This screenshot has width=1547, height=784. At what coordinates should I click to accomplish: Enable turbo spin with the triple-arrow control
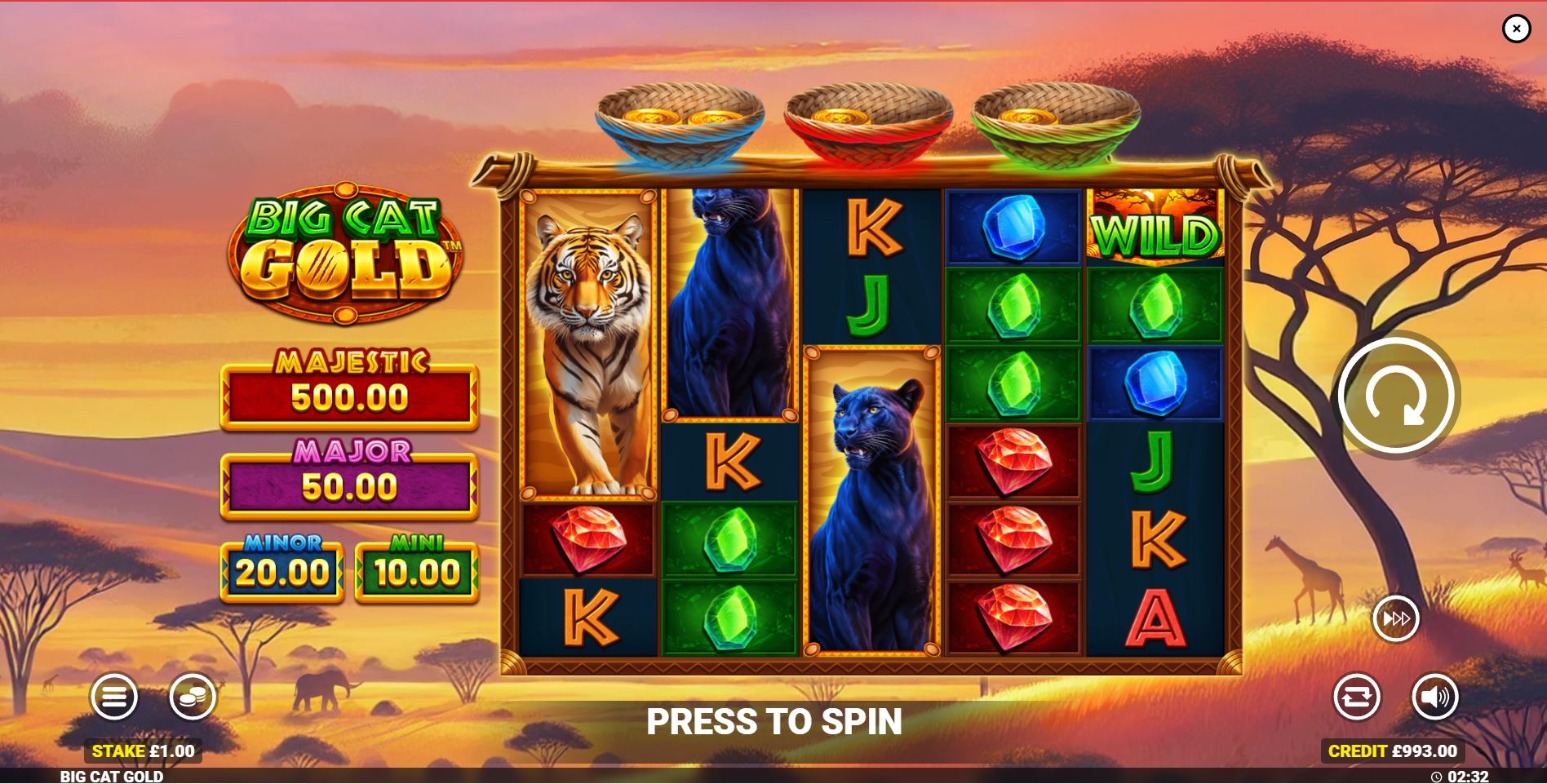click(1397, 618)
